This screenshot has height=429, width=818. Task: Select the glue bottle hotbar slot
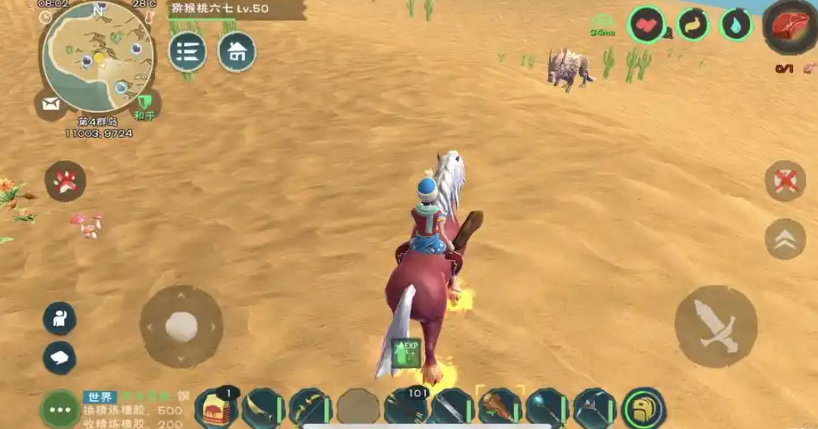coord(216,408)
